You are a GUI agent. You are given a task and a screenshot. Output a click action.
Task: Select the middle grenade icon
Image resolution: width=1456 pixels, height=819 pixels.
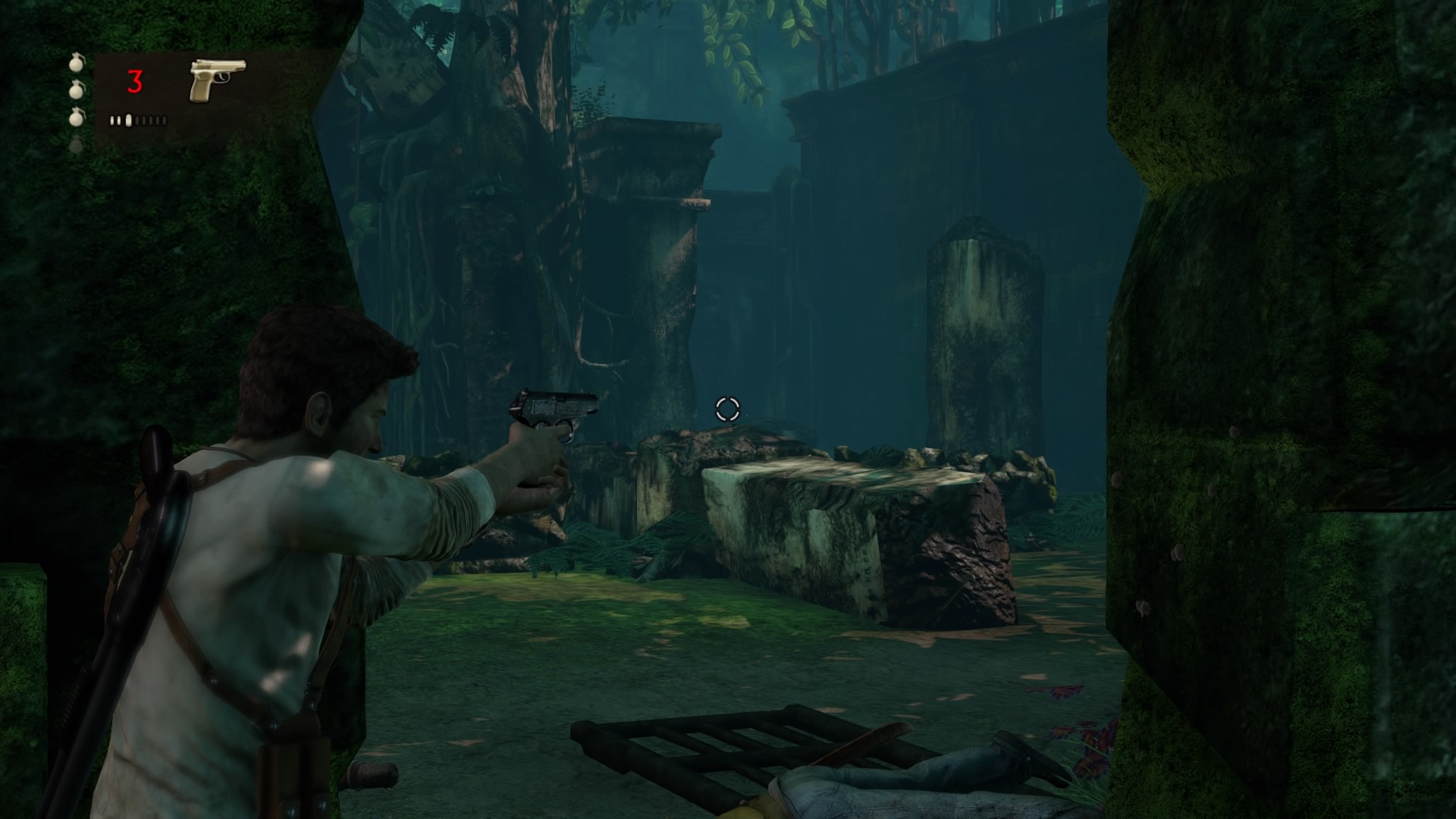click(76, 91)
